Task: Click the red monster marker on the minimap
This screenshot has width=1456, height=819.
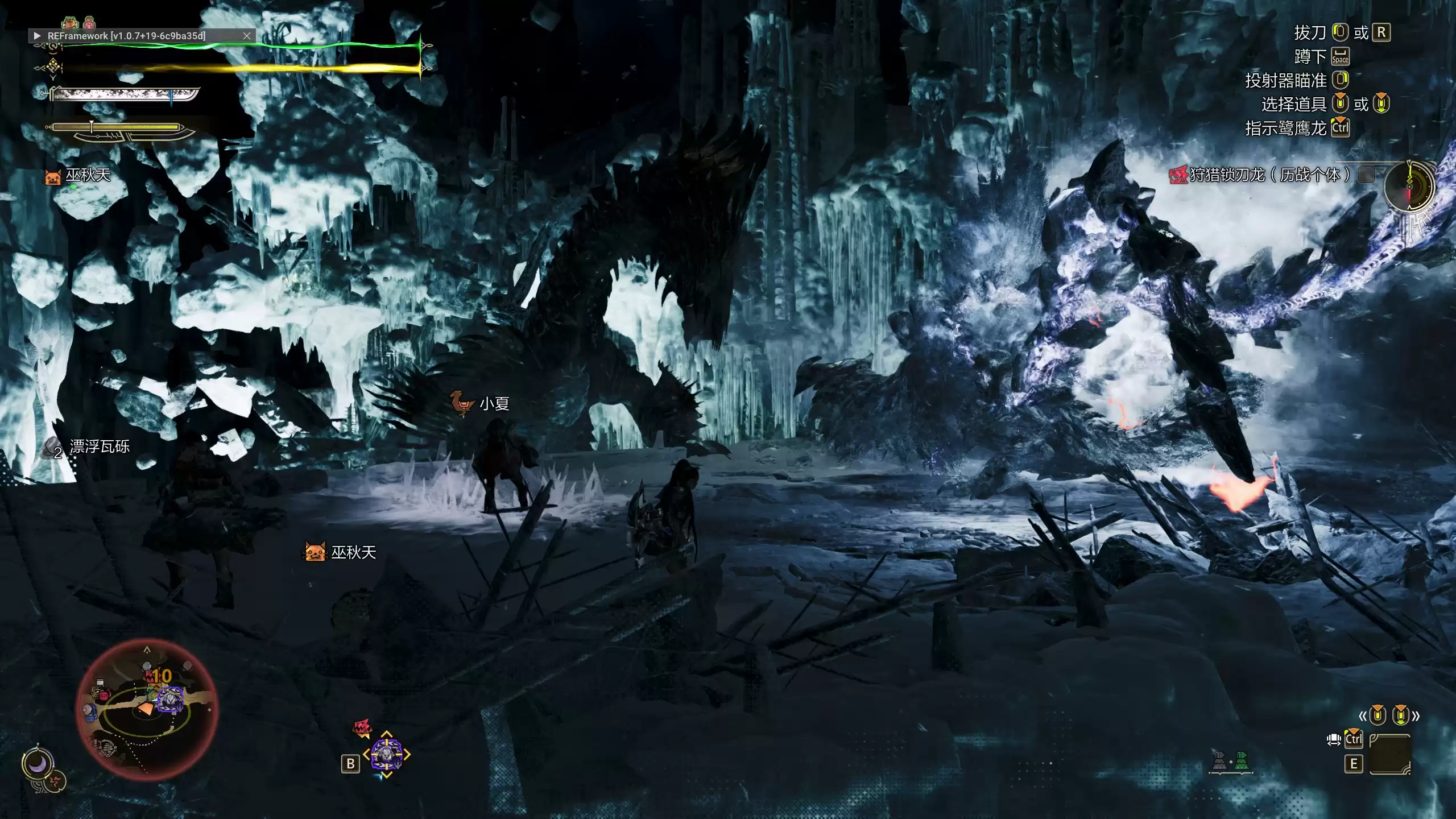Action: point(150,676)
